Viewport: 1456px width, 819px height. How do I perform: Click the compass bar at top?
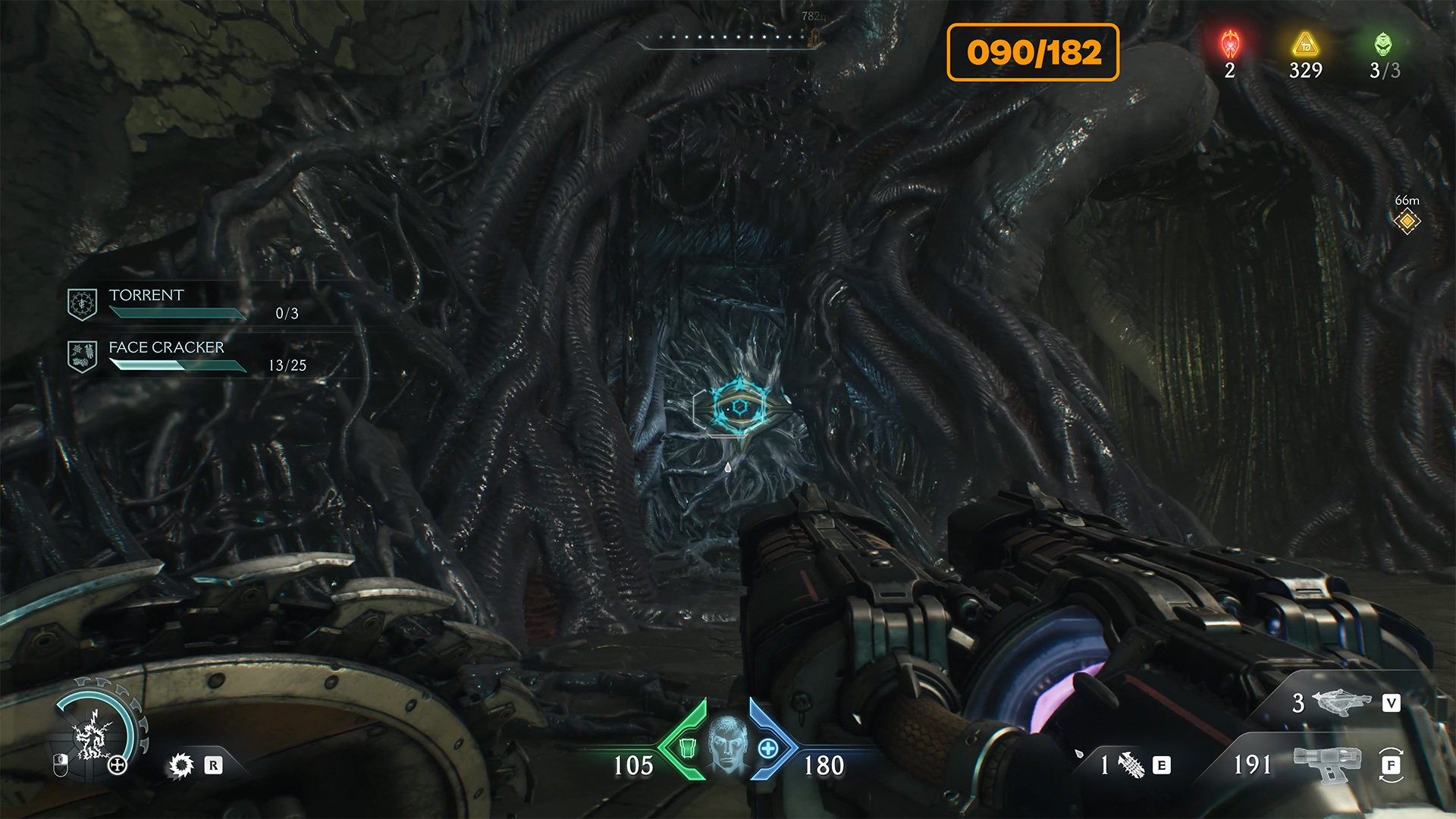[730, 38]
